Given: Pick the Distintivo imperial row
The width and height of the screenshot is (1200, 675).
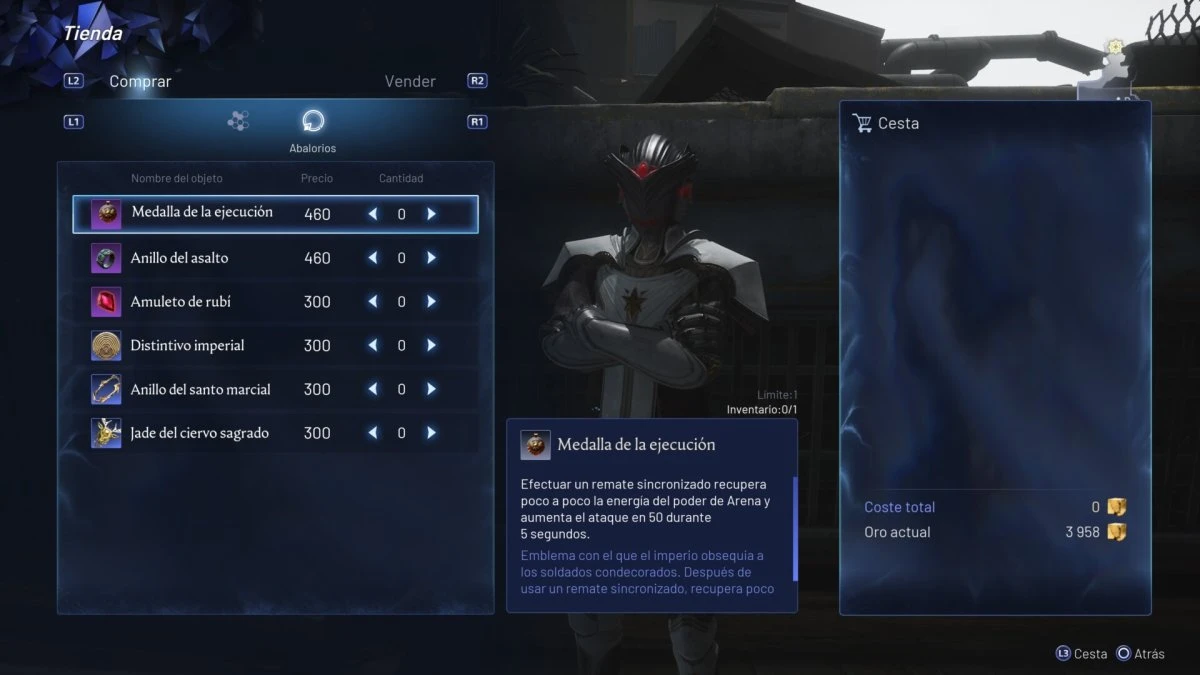Looking at the screenshot, I should point(187,346).
